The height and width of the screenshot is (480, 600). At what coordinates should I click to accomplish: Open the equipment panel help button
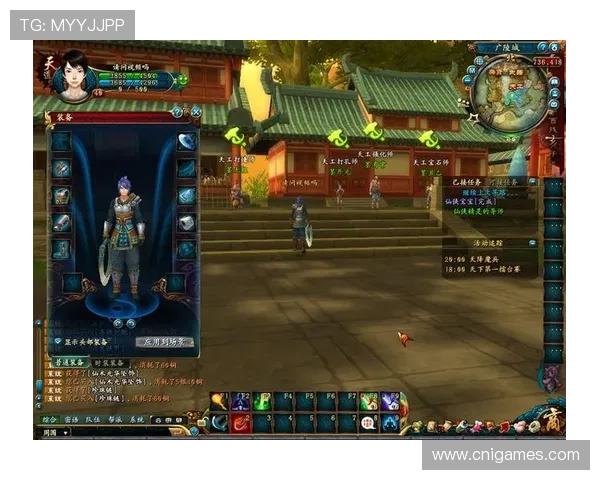click(178, 112)
